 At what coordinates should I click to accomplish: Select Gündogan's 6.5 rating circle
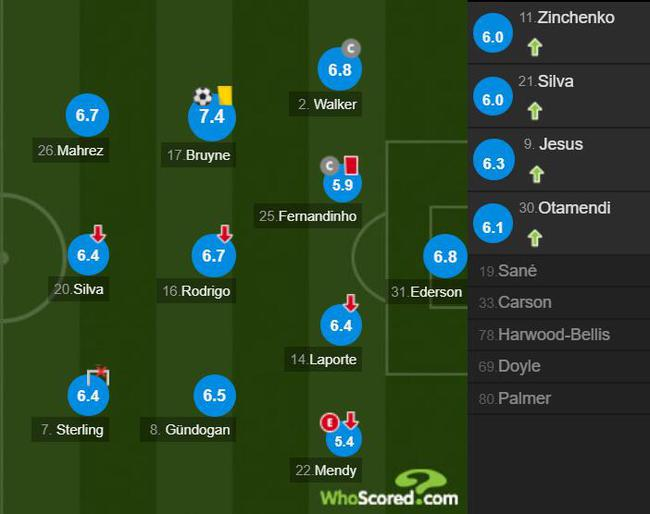214,396
